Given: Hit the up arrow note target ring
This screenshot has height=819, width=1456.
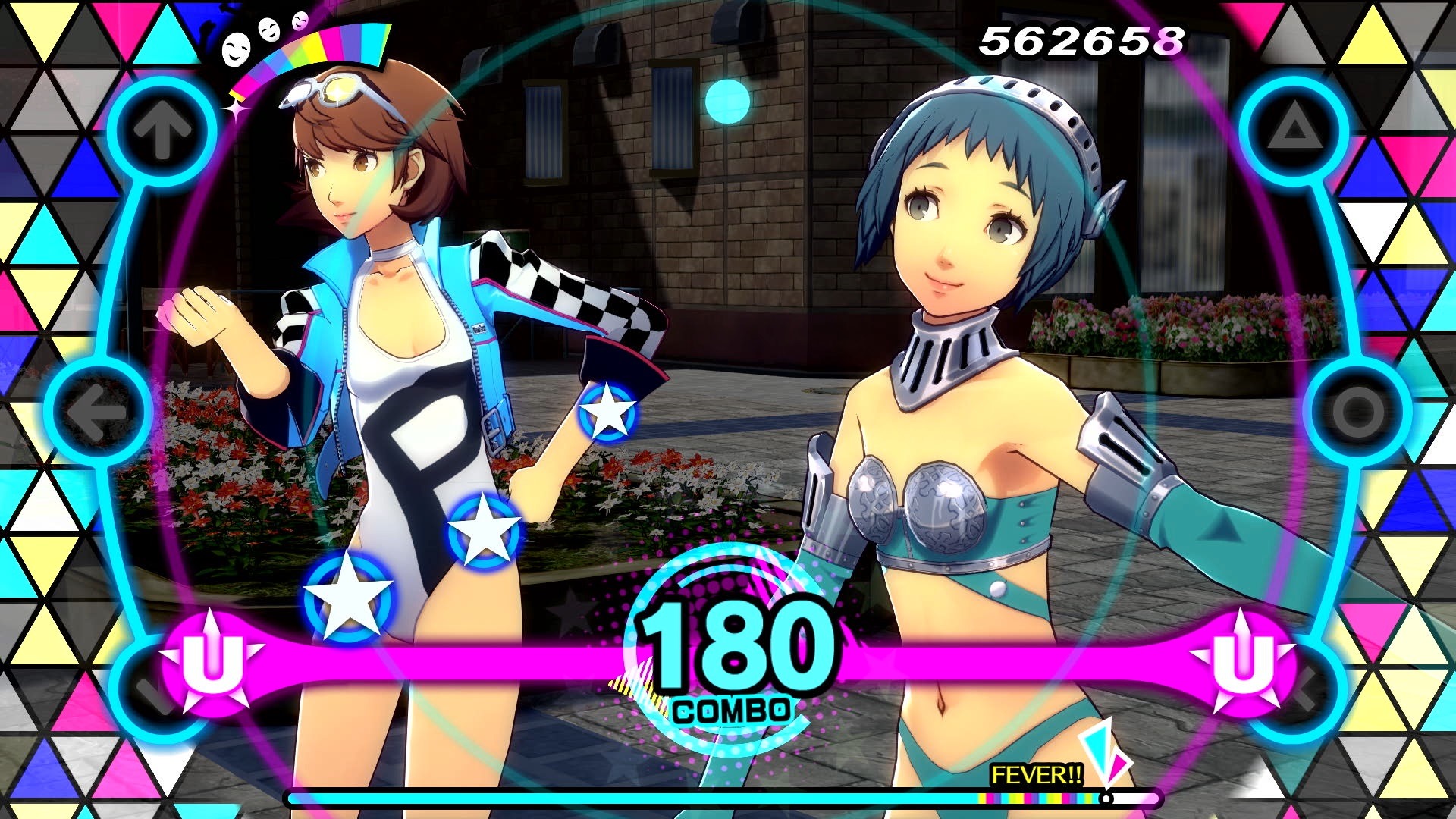Looking at the screenshot, I should [162, 130].
